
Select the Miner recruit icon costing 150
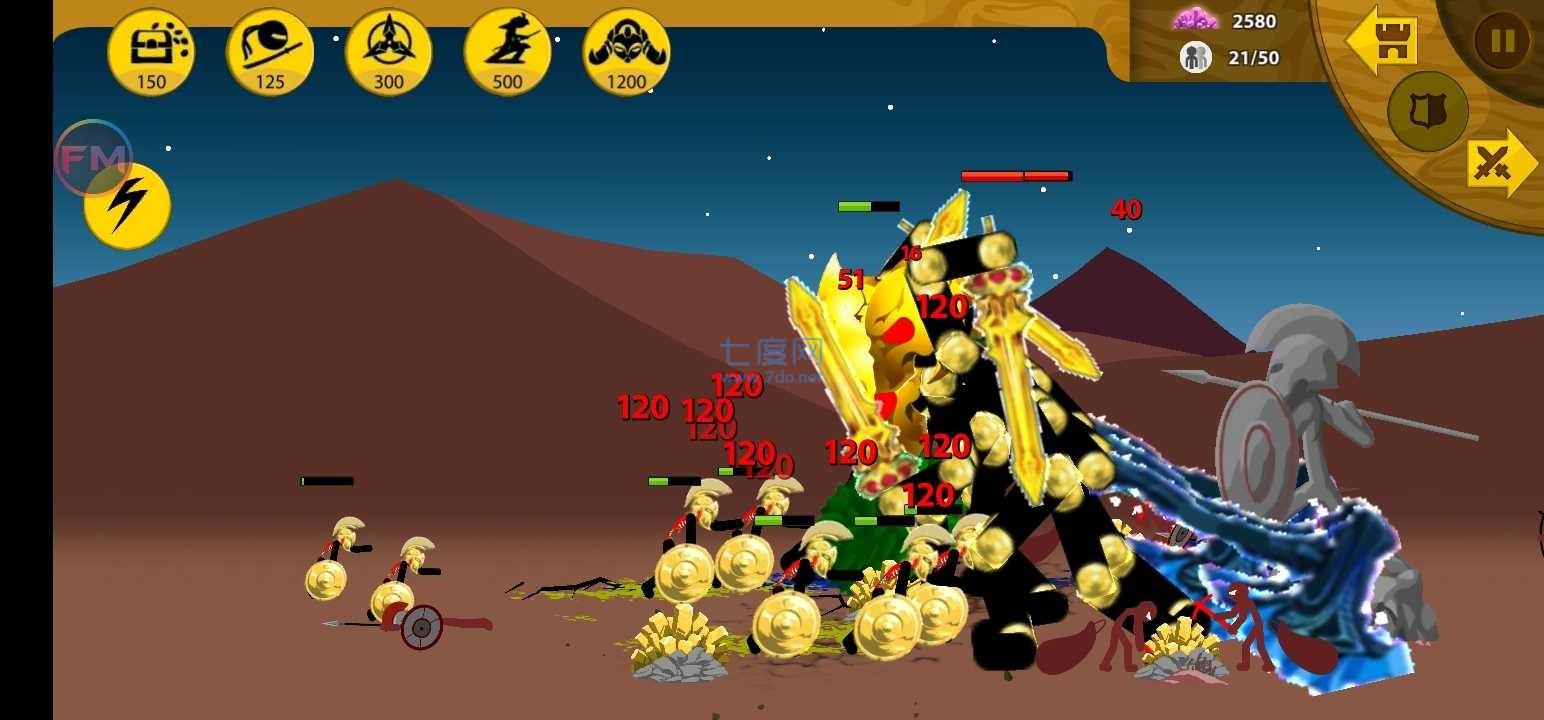tap(151, 48)
